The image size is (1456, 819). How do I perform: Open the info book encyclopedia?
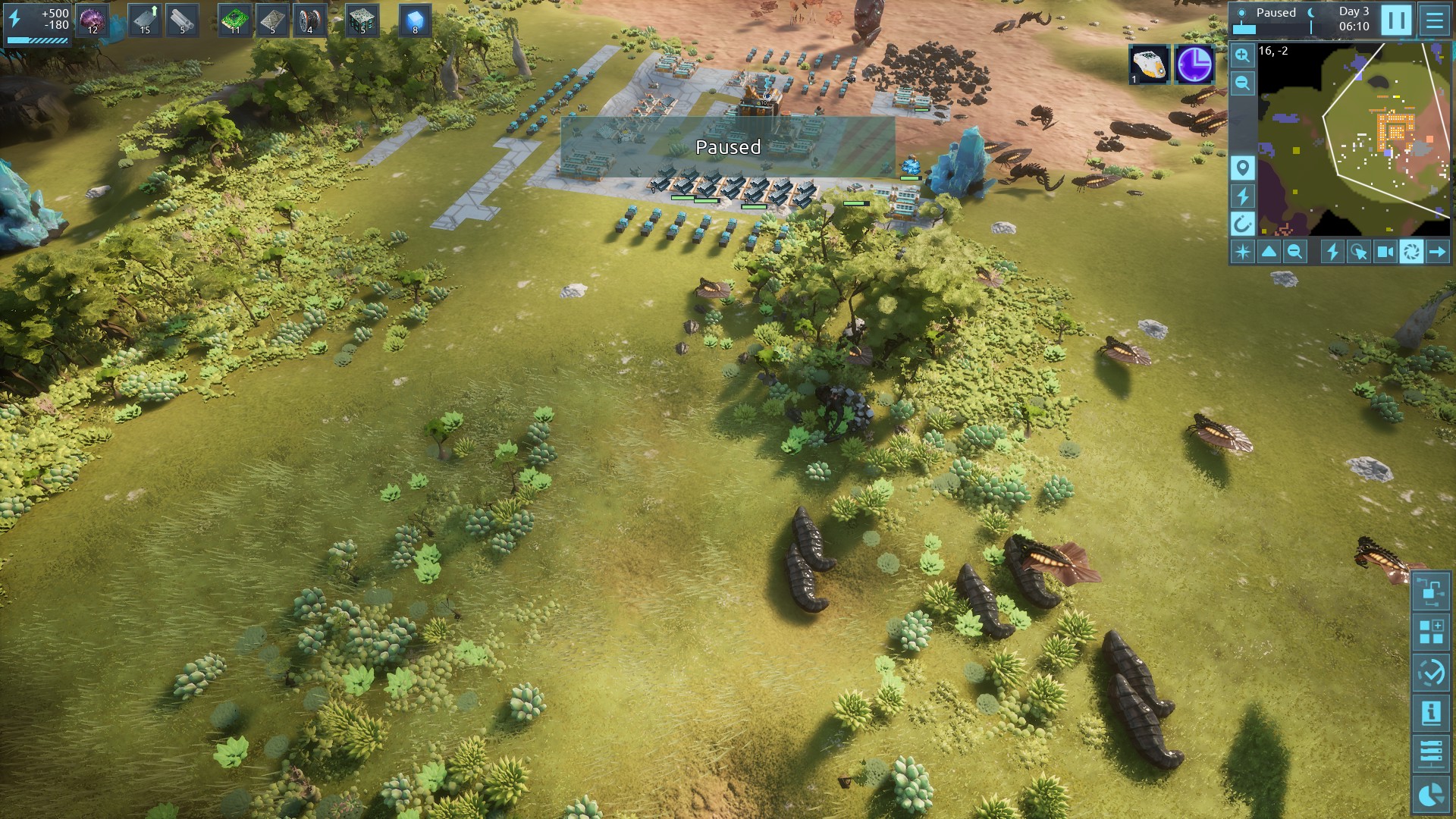pyautogui.click(x=1431, y=713)
